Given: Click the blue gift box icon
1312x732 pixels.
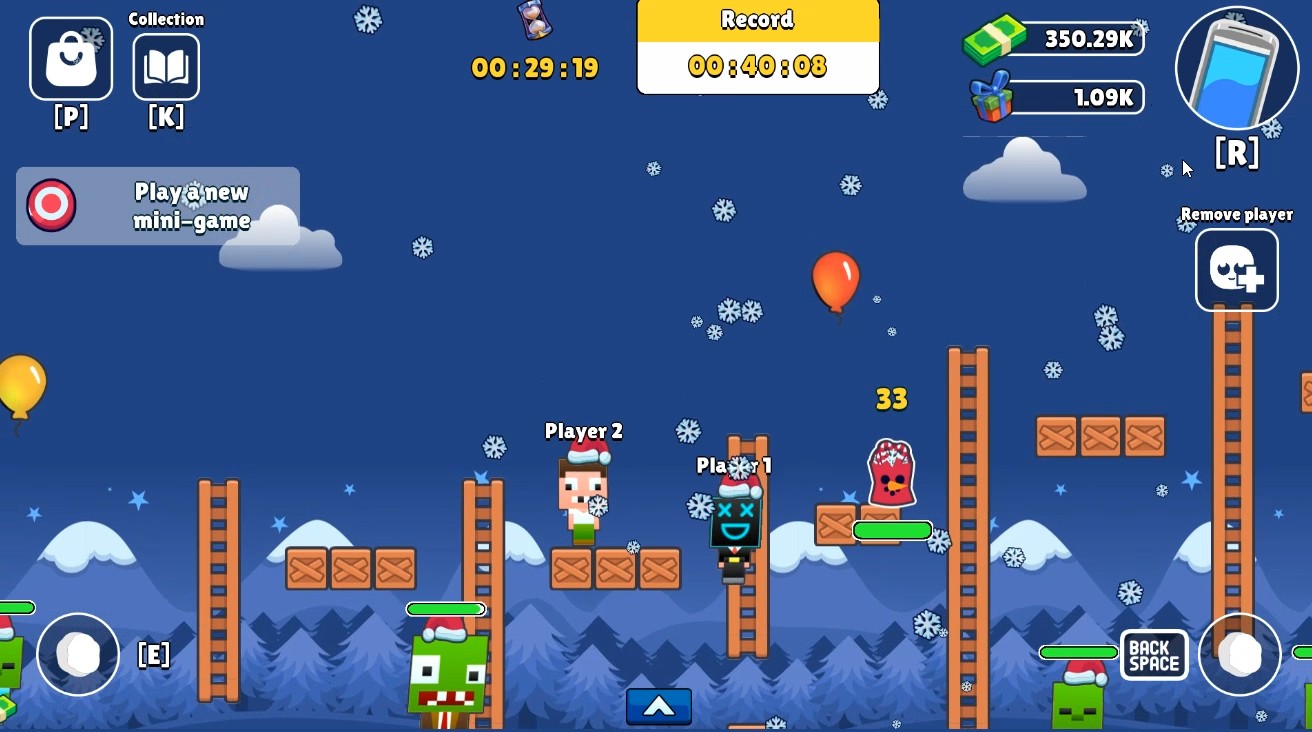Looking at the screenshot, I should coord(993,97).
